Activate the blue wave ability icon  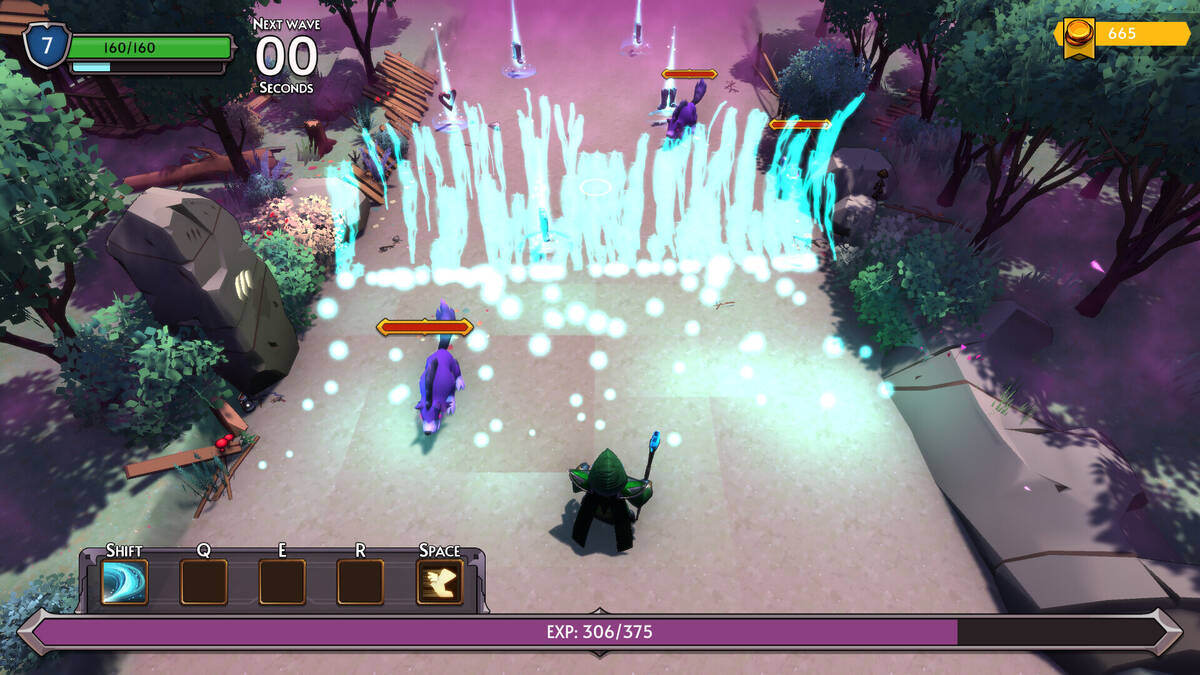pos(125,582)
